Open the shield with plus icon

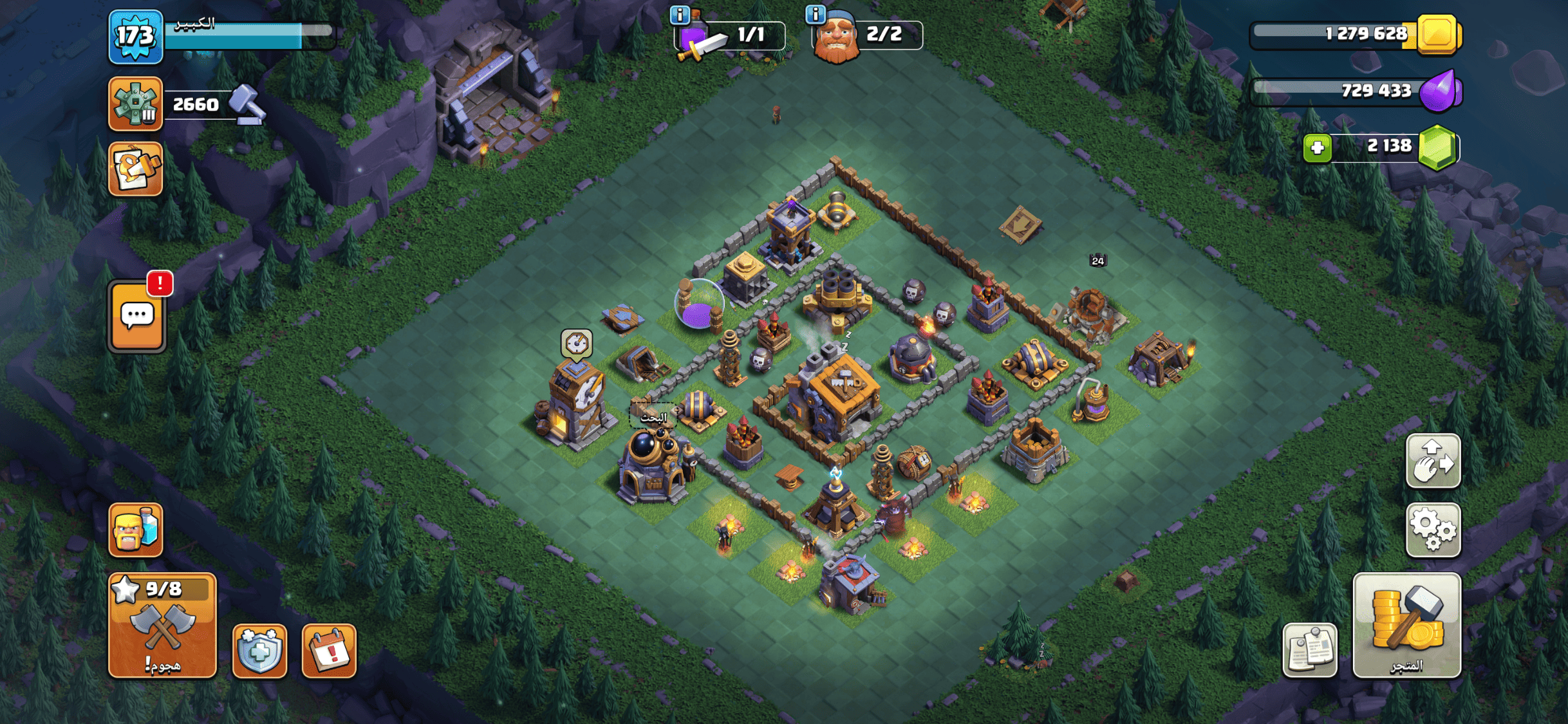point(259,651)
